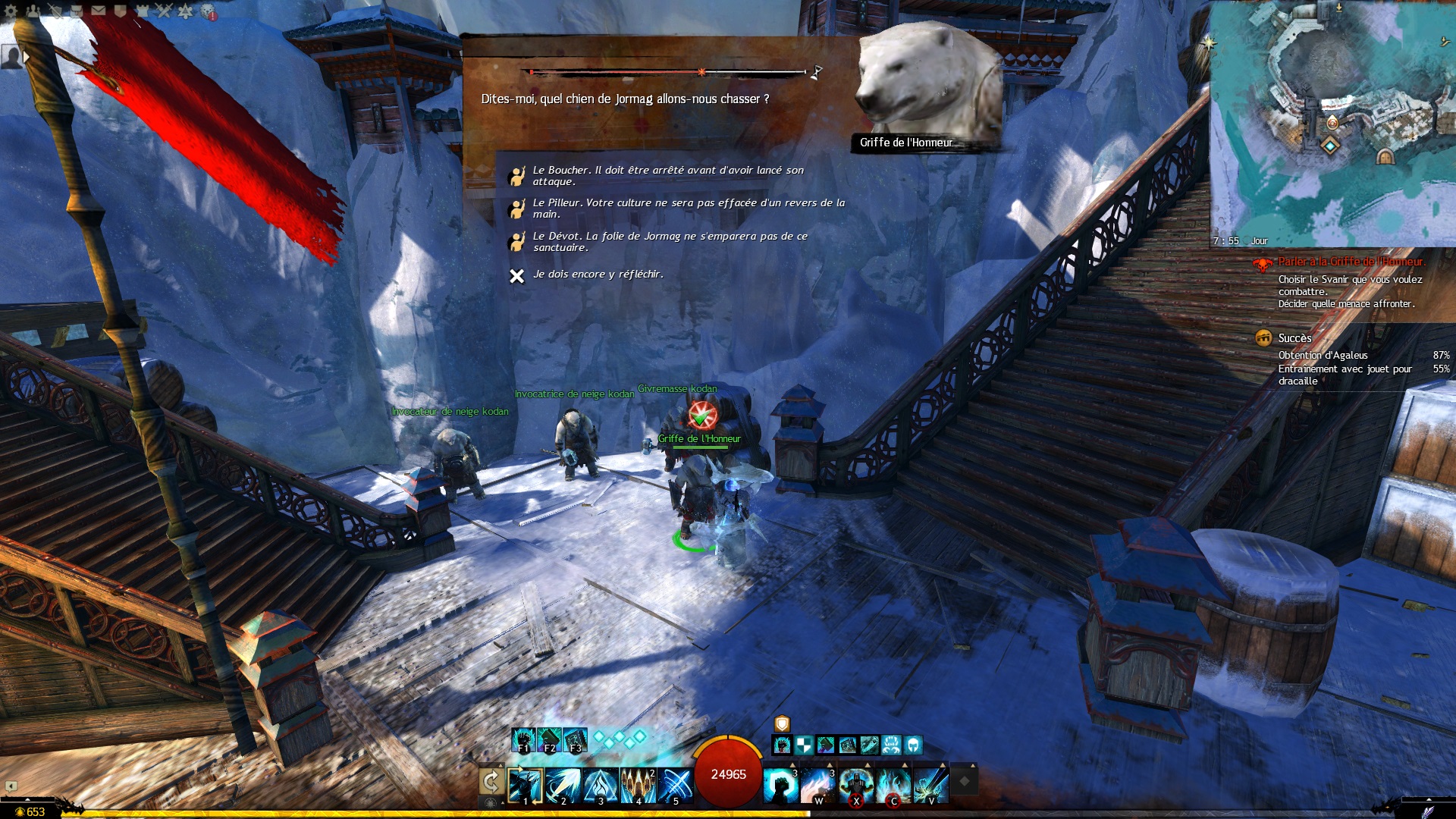Open the contacts and friends panel
The width and height of the screenshot is (1456, 819).
tap(33, 11)
